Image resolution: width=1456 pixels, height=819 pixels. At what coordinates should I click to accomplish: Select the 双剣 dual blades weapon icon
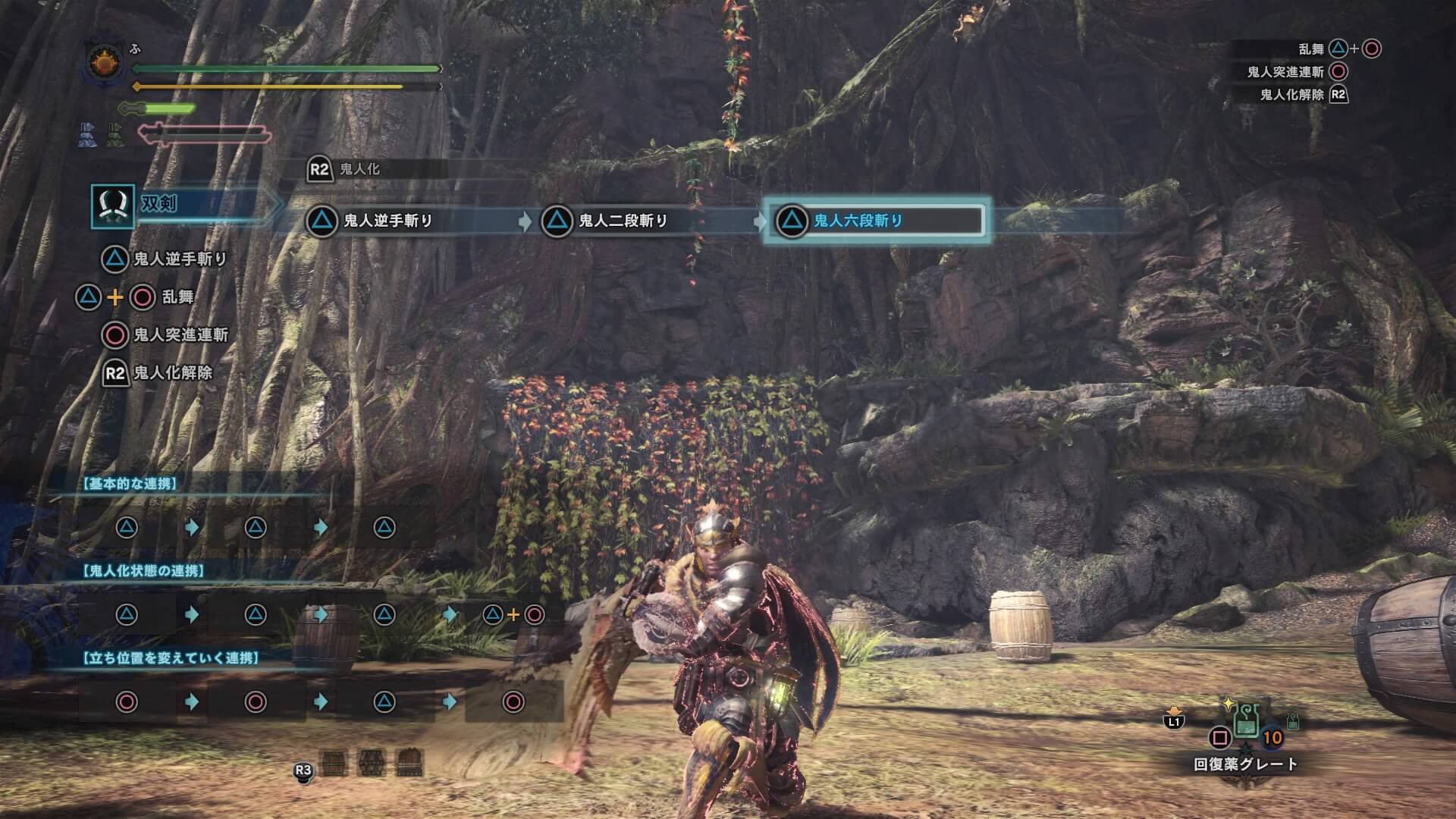[113, 206]
